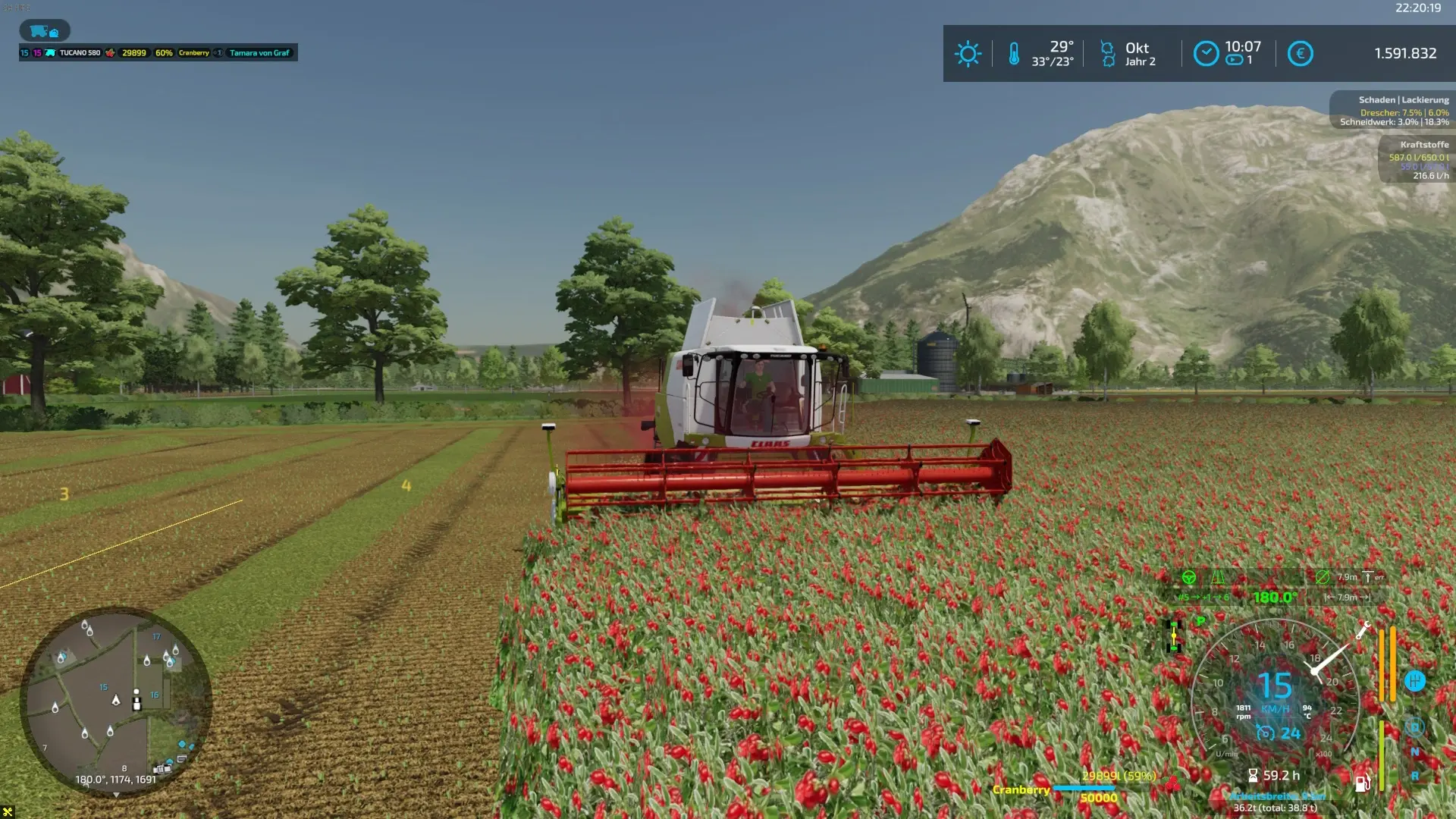Click the cruise control speed icon
Screen dimensions: 1456x819
tap(1265, 733)
